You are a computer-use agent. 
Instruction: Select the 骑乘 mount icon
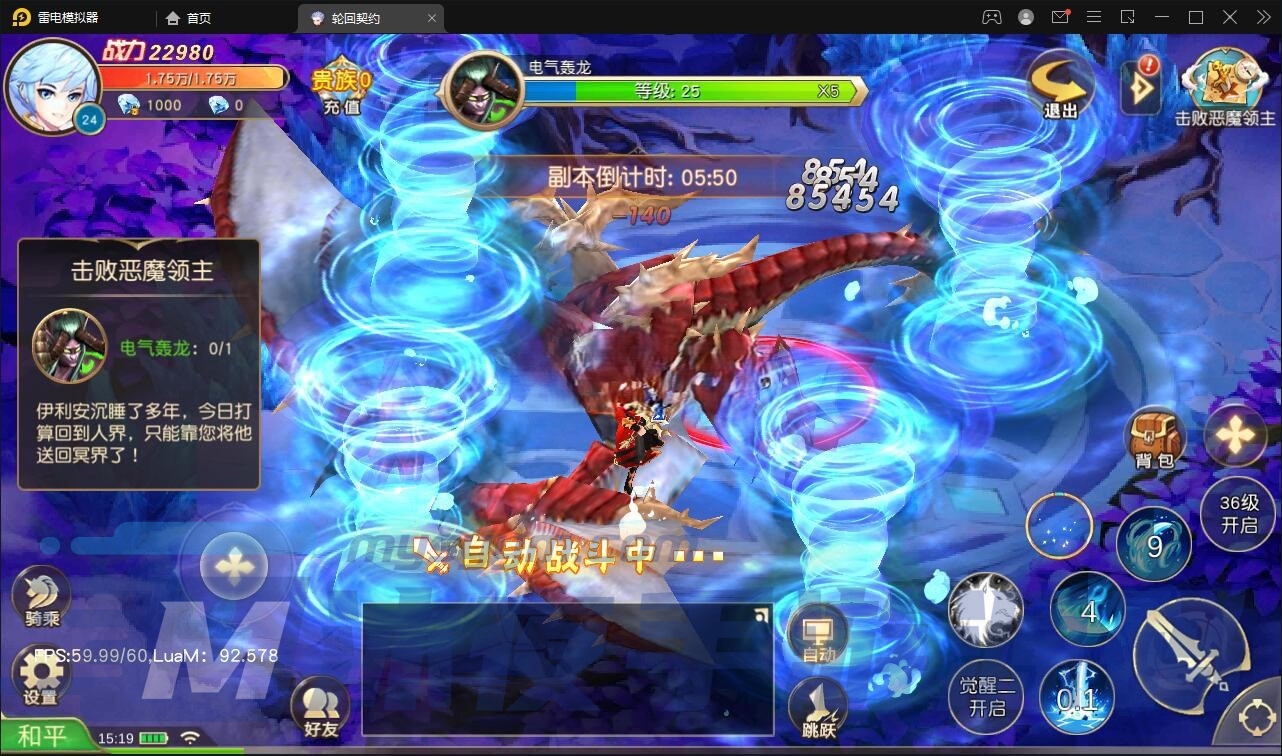pos(40,595)
